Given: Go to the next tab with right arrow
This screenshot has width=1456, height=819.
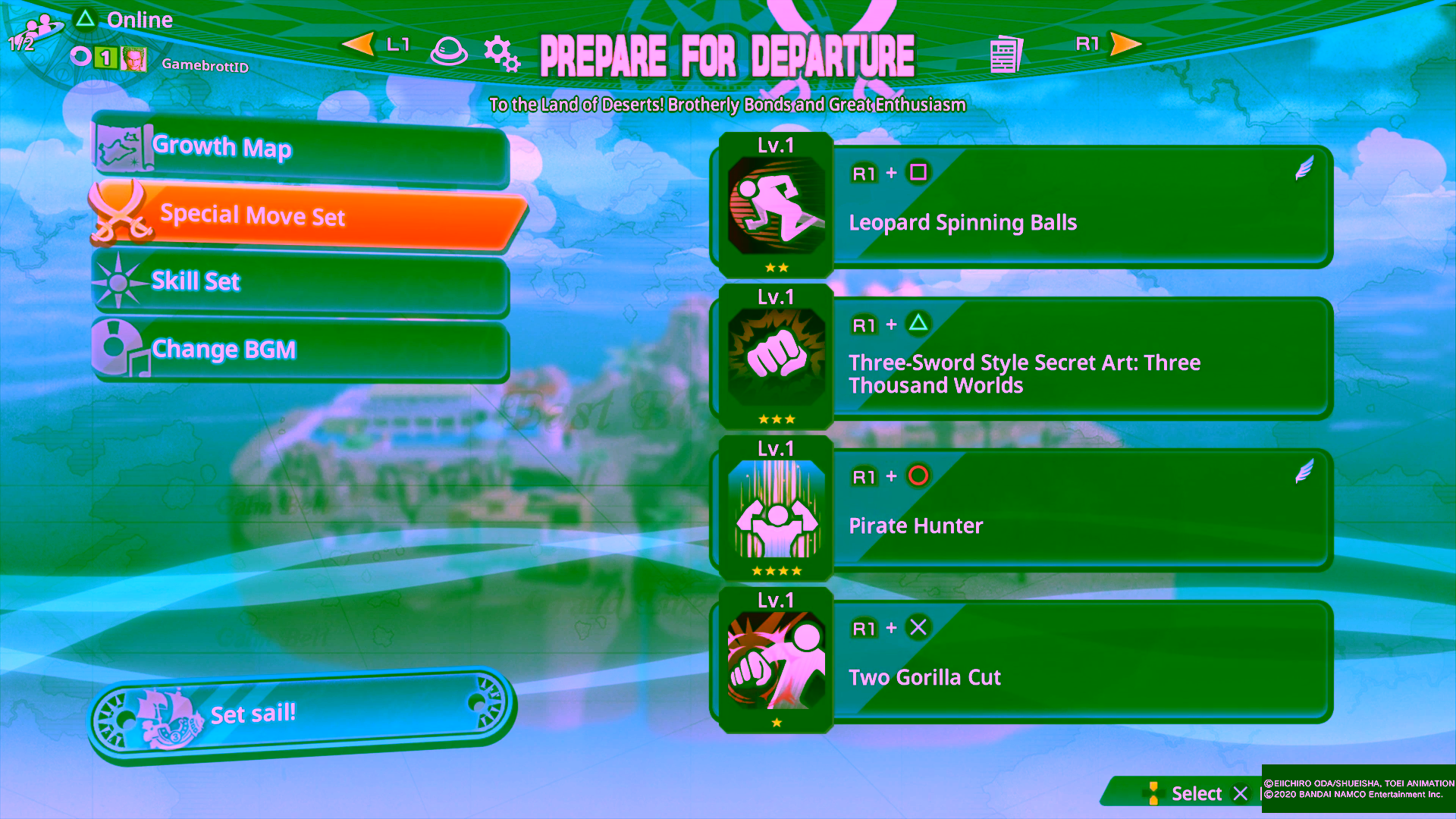Looking at the screenshot, I should click(x=1125, y=44).
